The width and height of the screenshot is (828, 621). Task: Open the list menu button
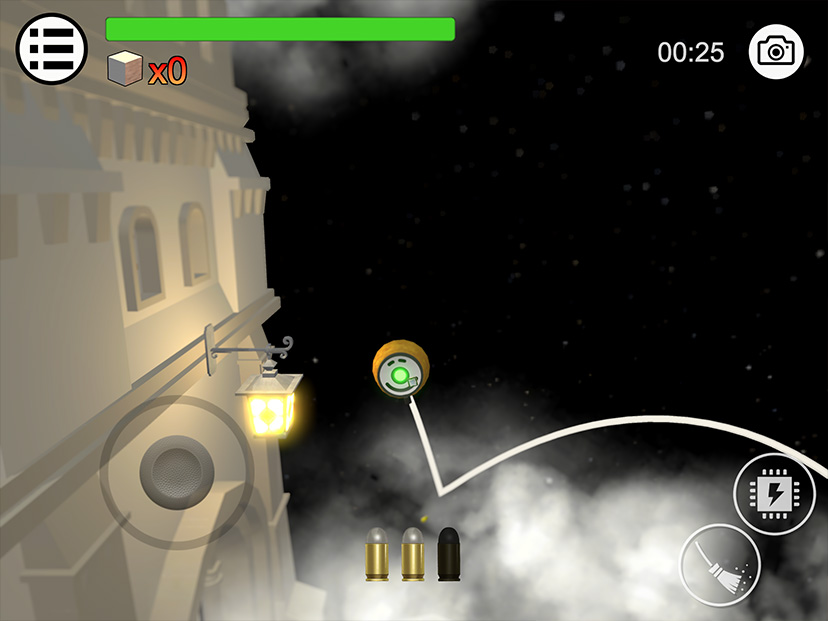(45, 48)
